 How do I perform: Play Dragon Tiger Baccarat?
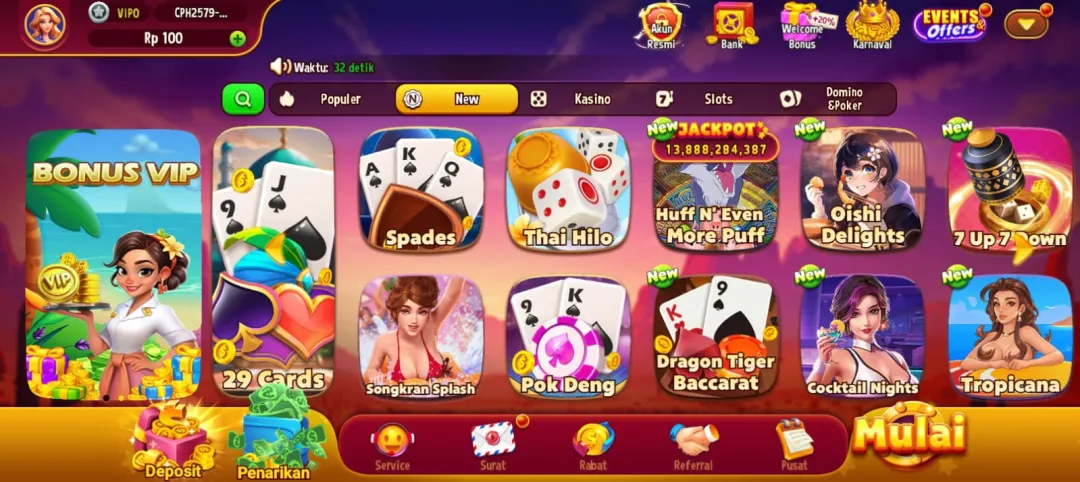[x=715, y=335]
